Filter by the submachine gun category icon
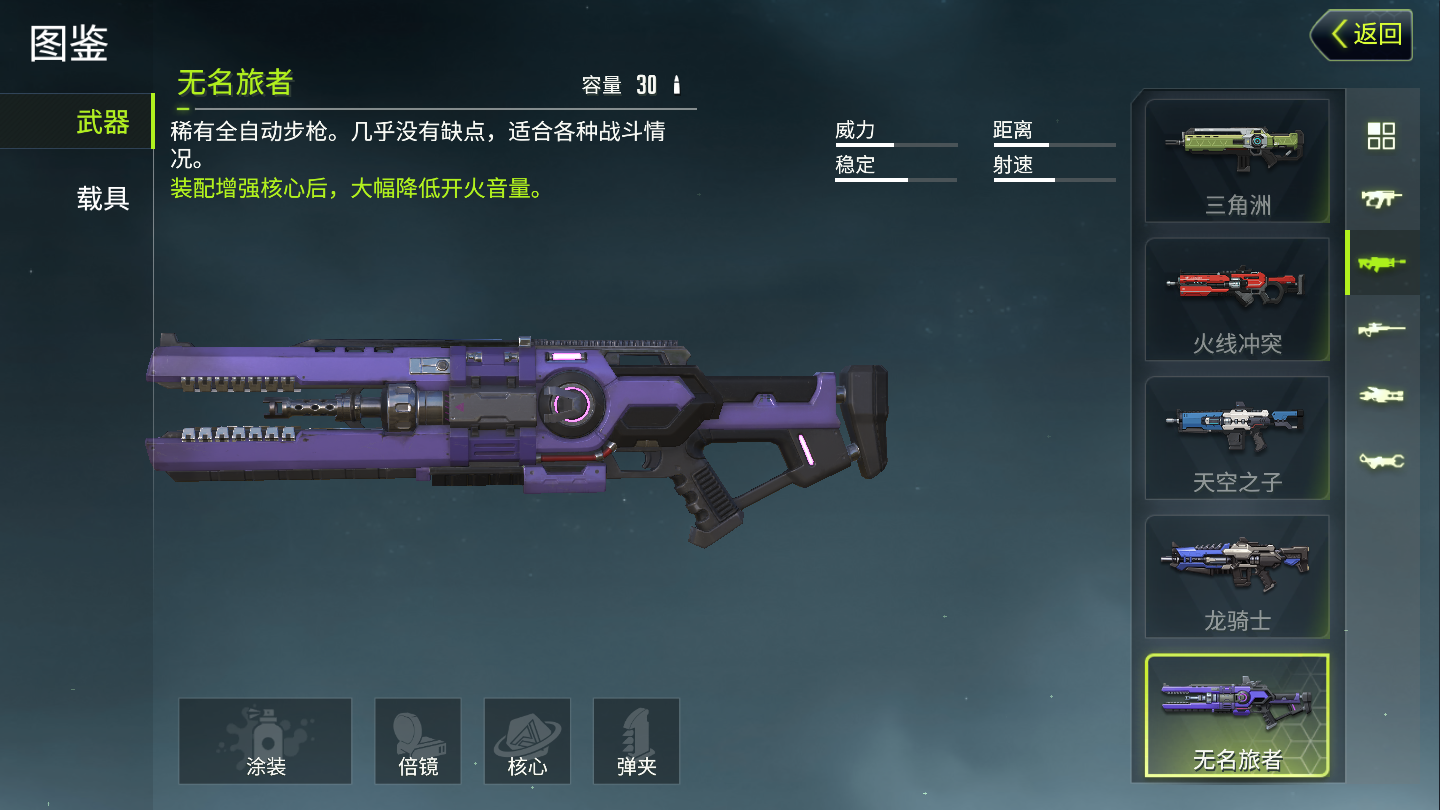The width and height of the screenshot is (1440, 810). click(1381, 199)
